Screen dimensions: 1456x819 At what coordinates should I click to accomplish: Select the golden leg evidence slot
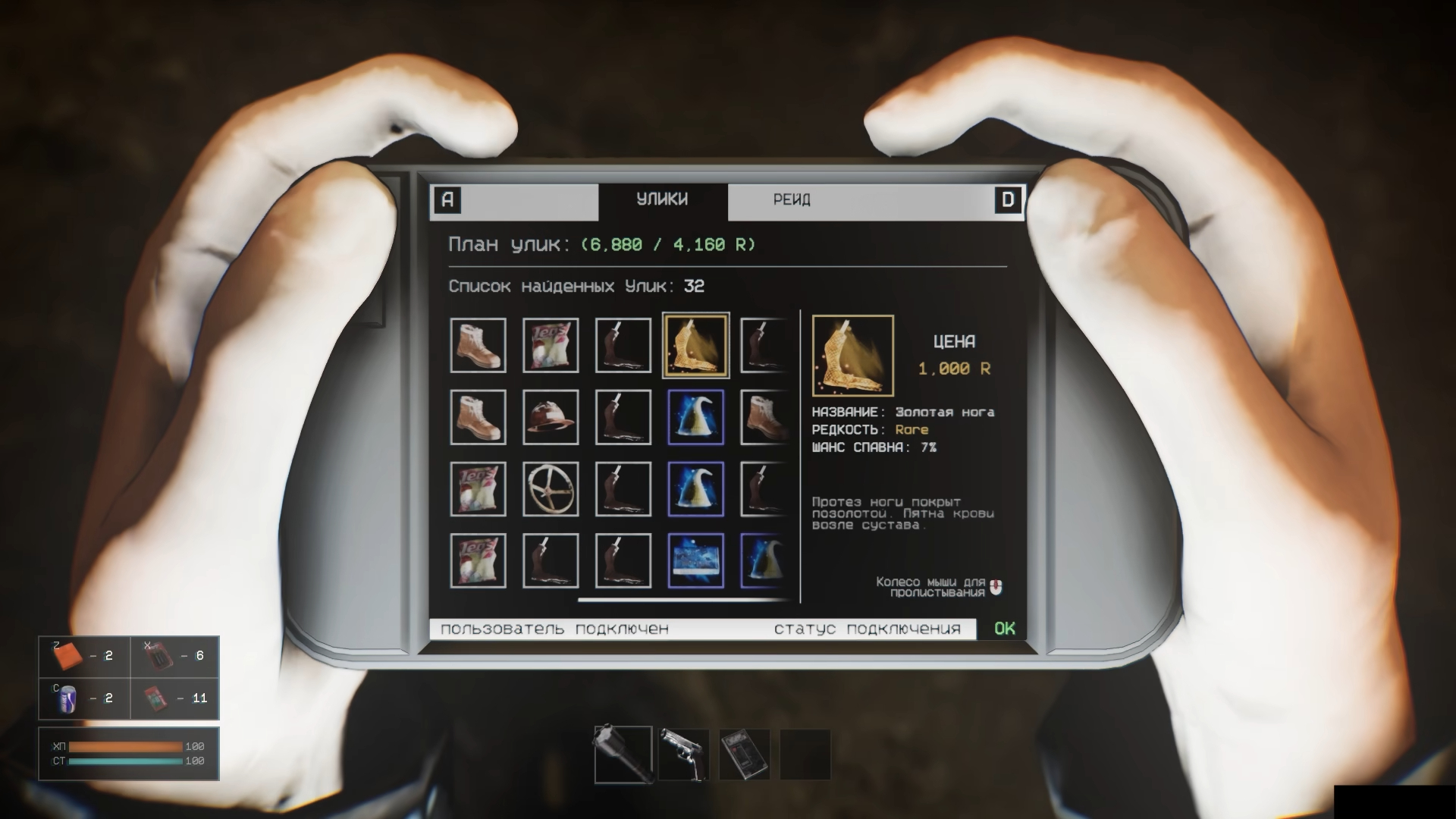695,345
